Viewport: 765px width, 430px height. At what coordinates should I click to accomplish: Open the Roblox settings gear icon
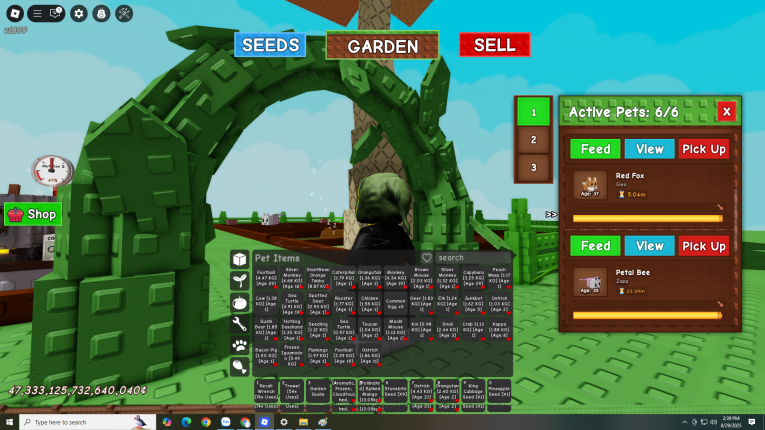click(79, 14)
